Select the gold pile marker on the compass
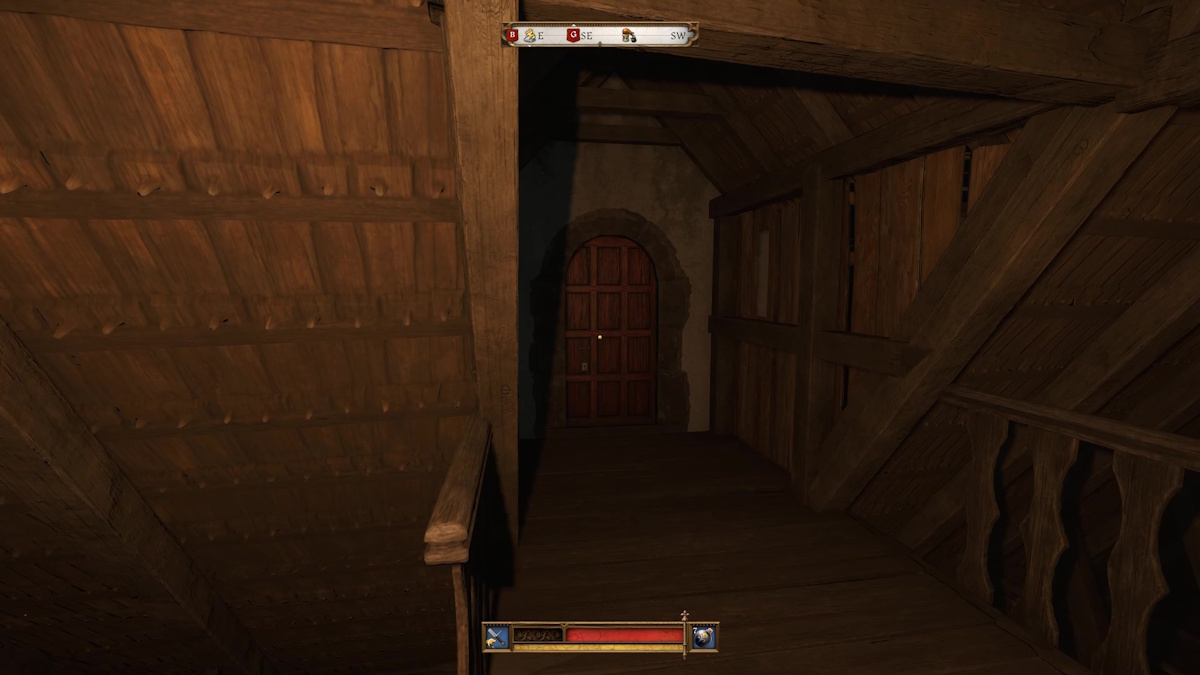1200x675 pixels. pos(531,35)
